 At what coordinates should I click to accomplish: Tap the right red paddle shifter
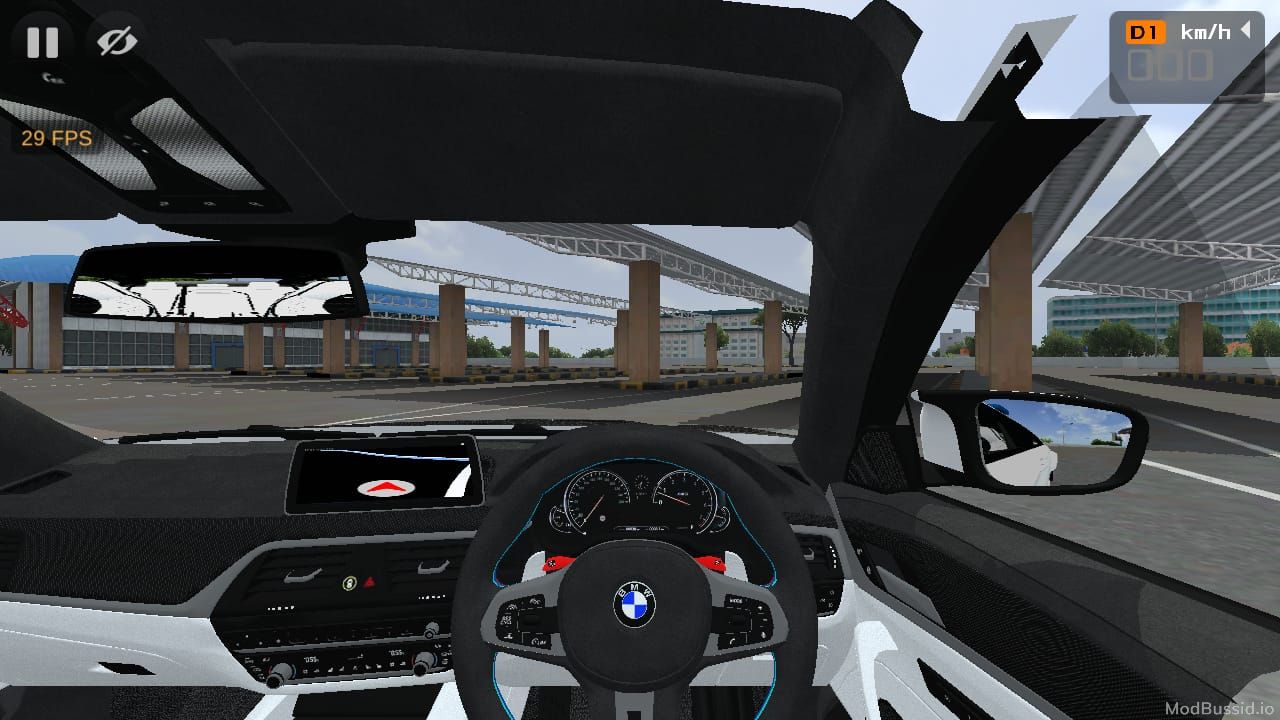click(x=712, y=562)
